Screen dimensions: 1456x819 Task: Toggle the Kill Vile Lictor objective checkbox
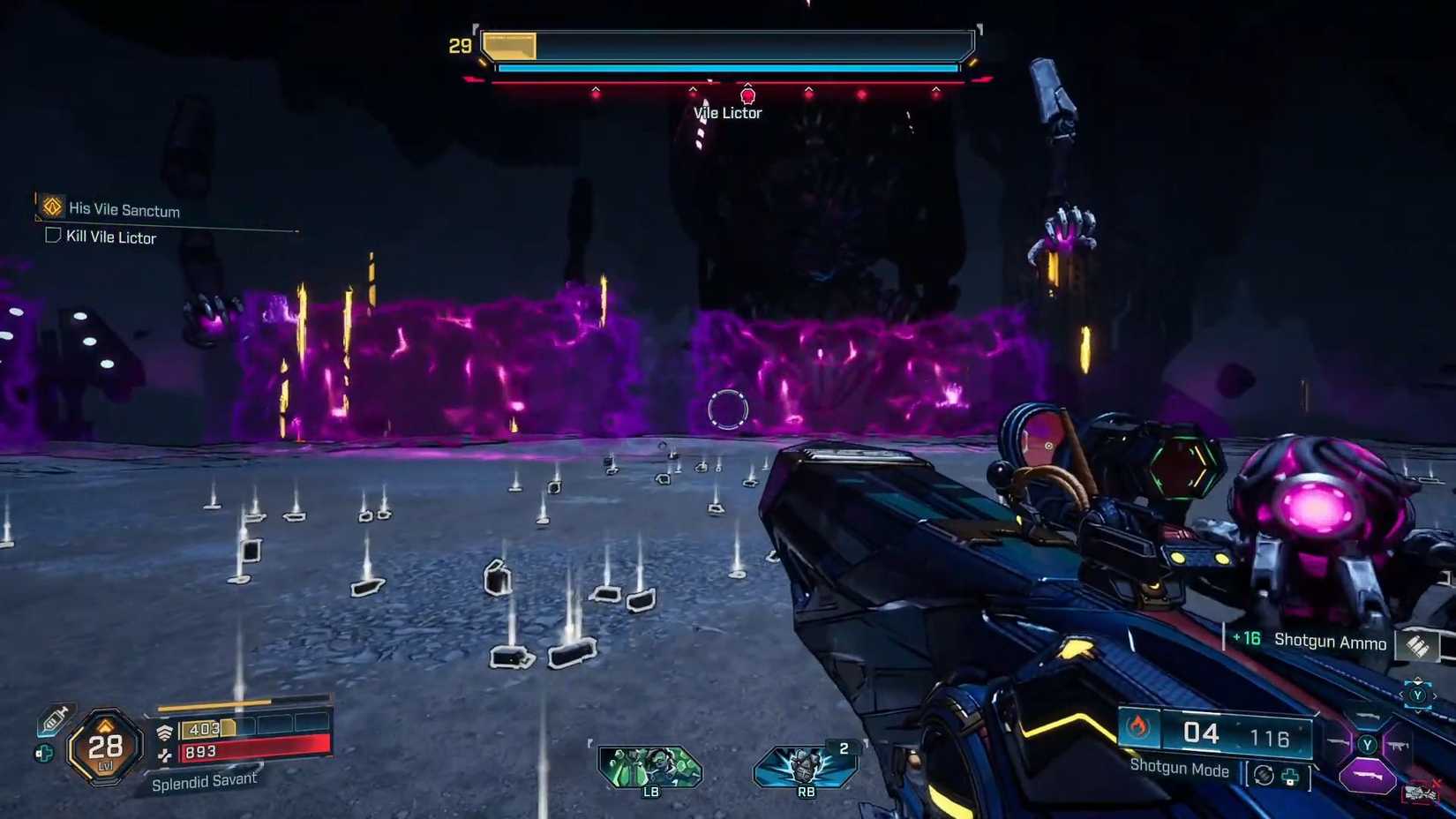(x=52, y=236)
